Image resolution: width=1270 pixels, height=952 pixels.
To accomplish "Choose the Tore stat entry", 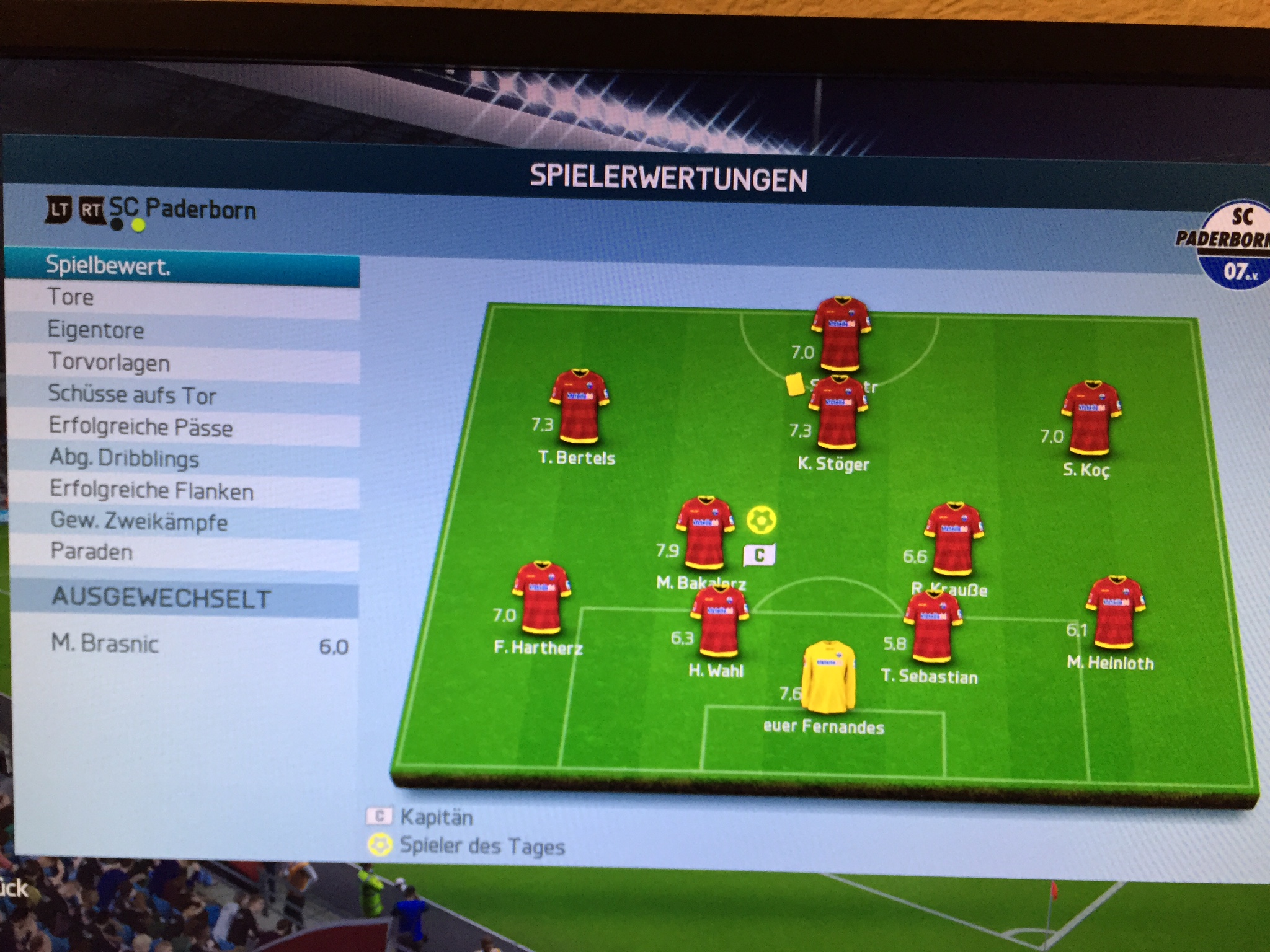I will 182,298.
